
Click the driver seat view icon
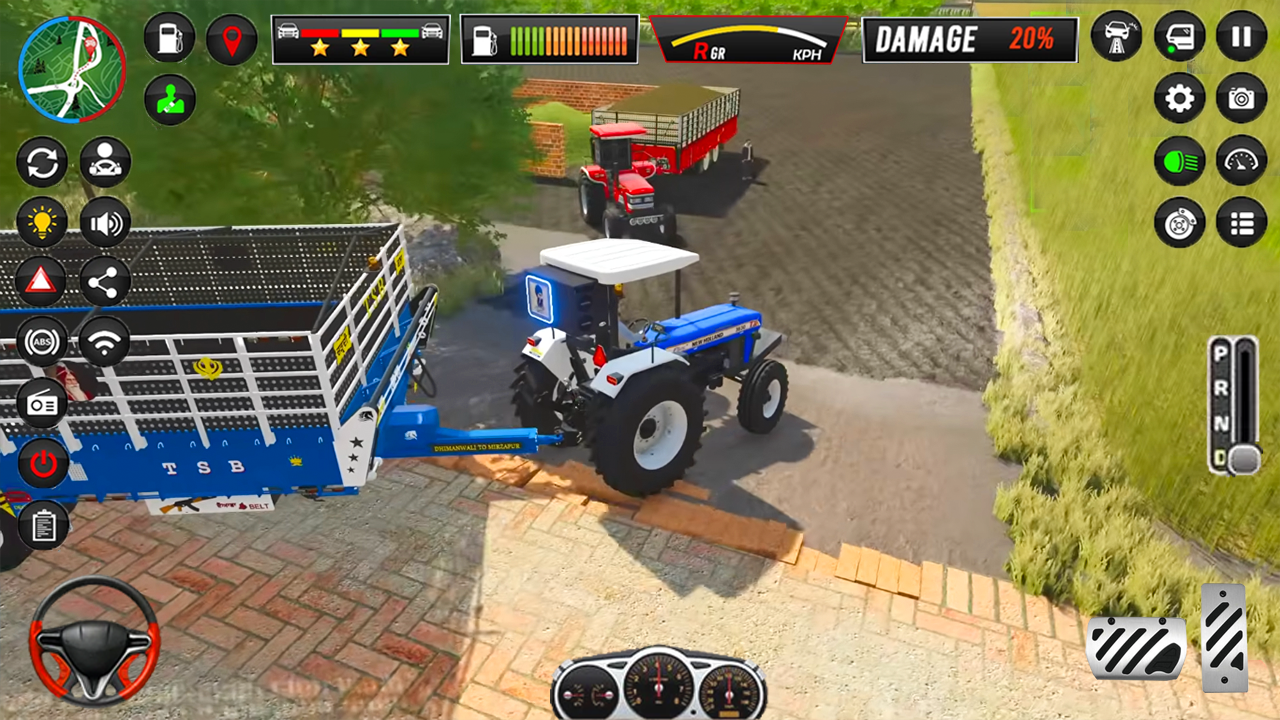click(x=103, y=162)
